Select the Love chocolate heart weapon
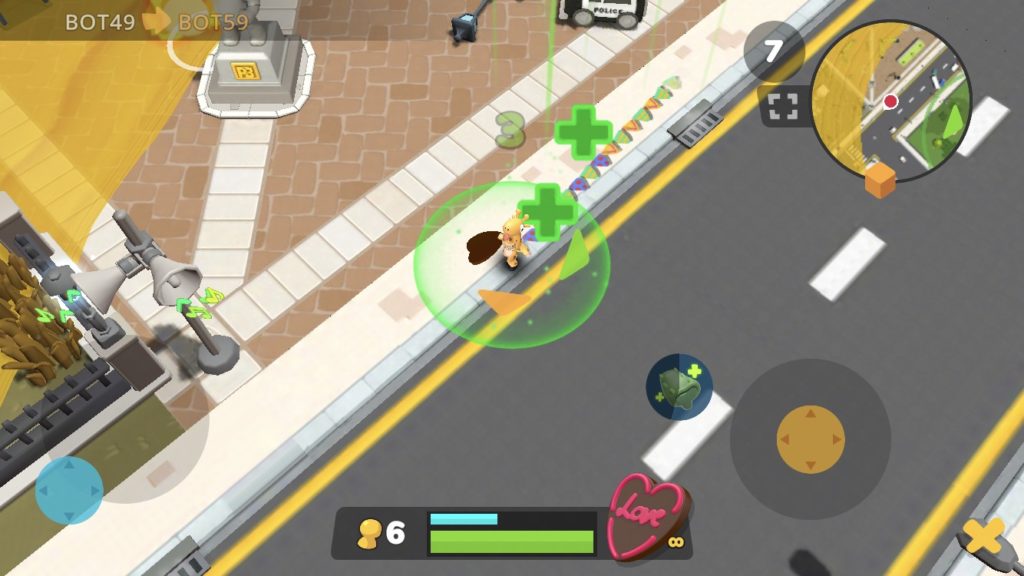 click(x=646, y=514)
